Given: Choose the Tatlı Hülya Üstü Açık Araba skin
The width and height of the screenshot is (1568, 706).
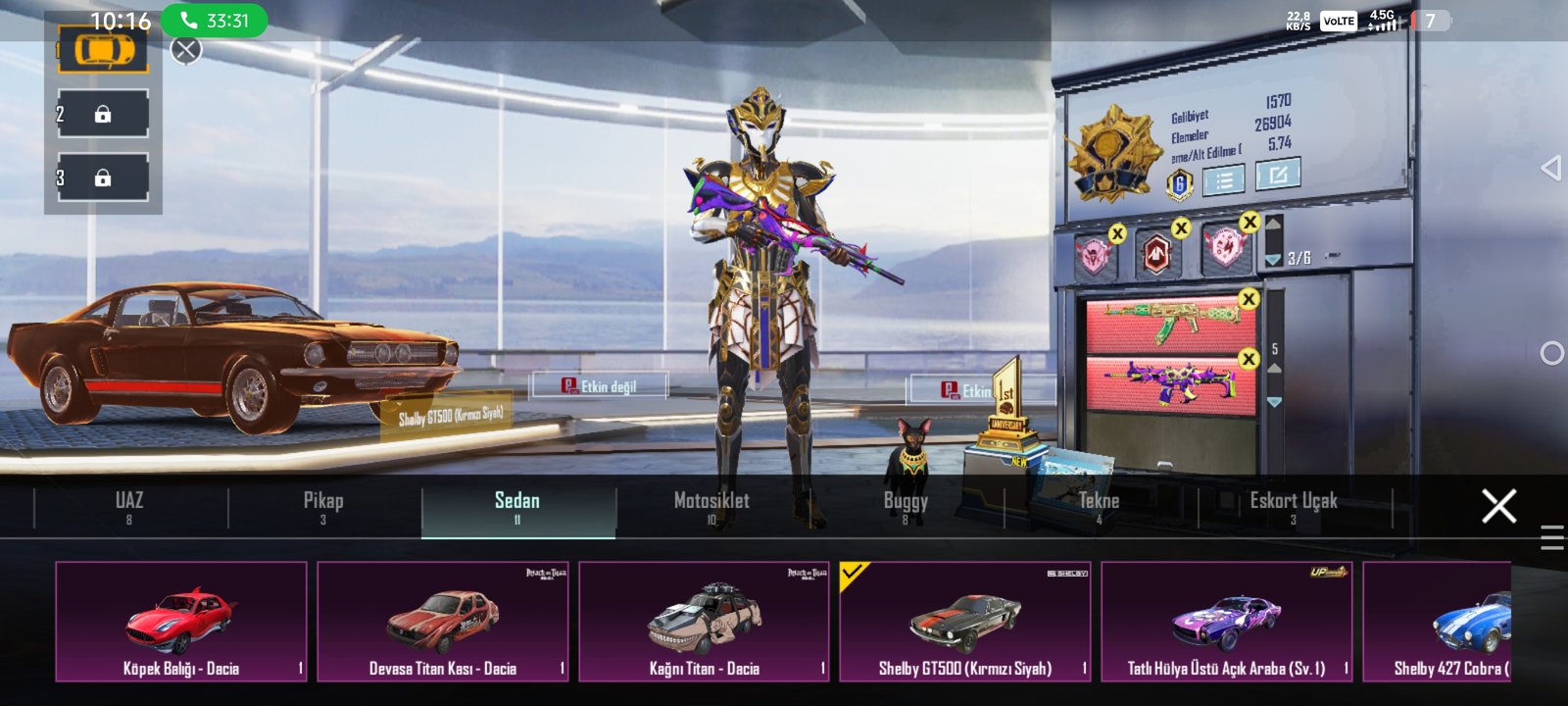Looking at the screenshot, I should click(1226, 622).
